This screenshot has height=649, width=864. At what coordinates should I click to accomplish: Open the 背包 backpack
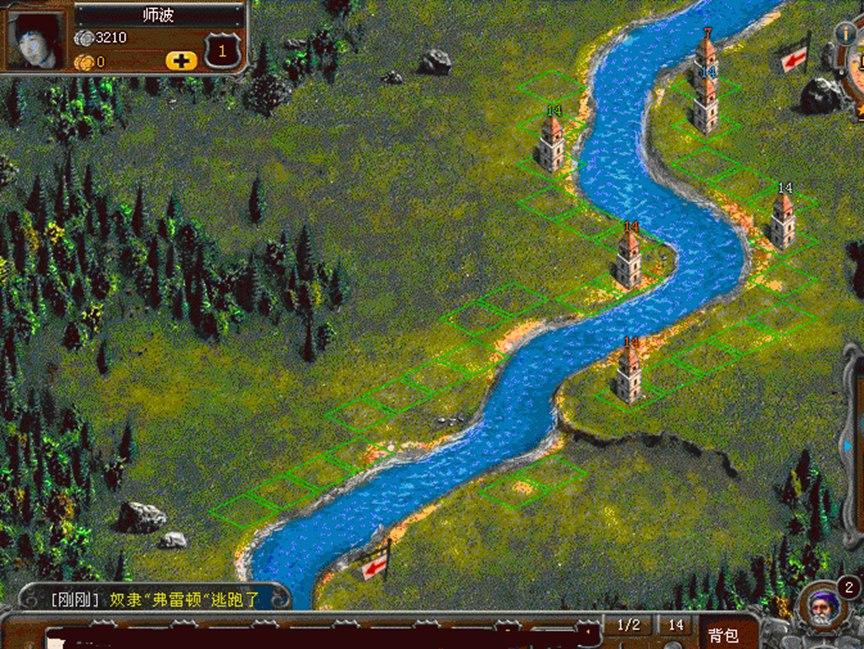click(x=723, y=634)
